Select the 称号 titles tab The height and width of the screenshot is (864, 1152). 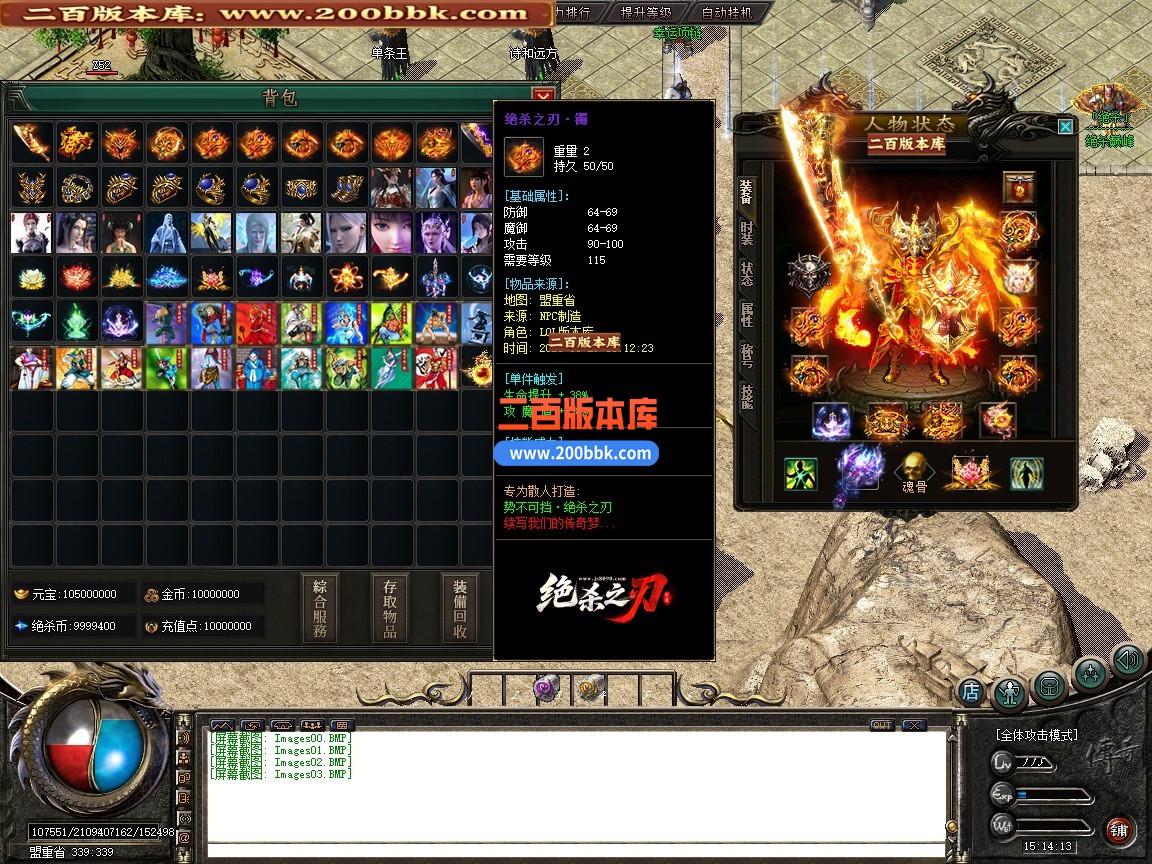[746, 356]
